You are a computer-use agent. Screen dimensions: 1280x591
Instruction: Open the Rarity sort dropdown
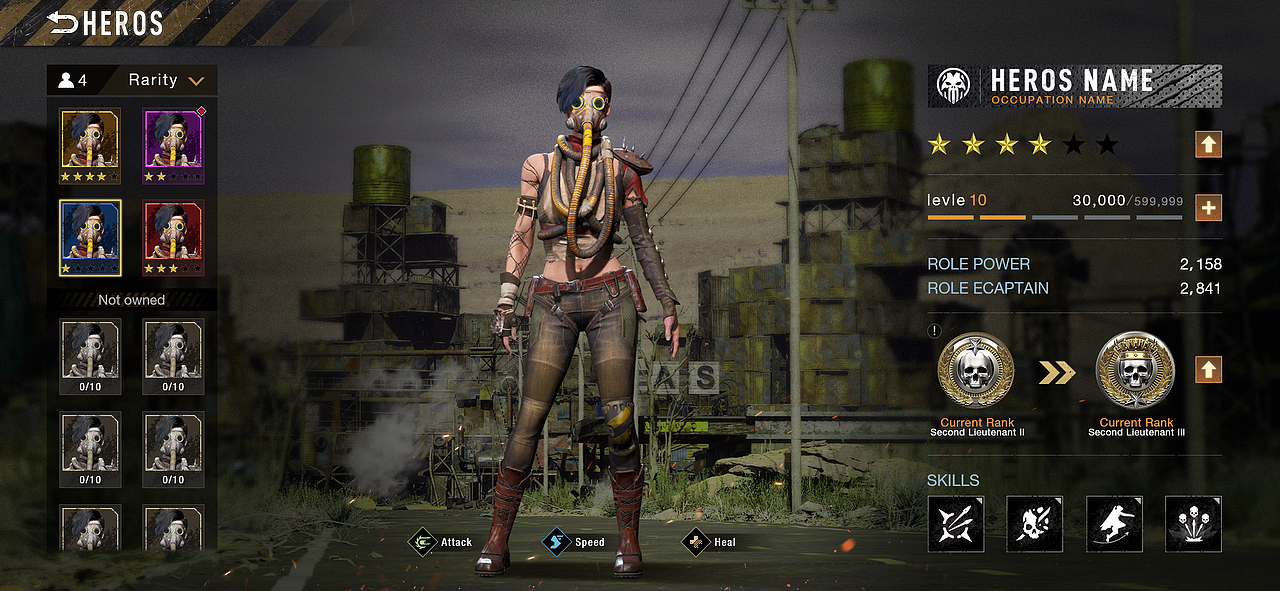(x=166, y=80)
